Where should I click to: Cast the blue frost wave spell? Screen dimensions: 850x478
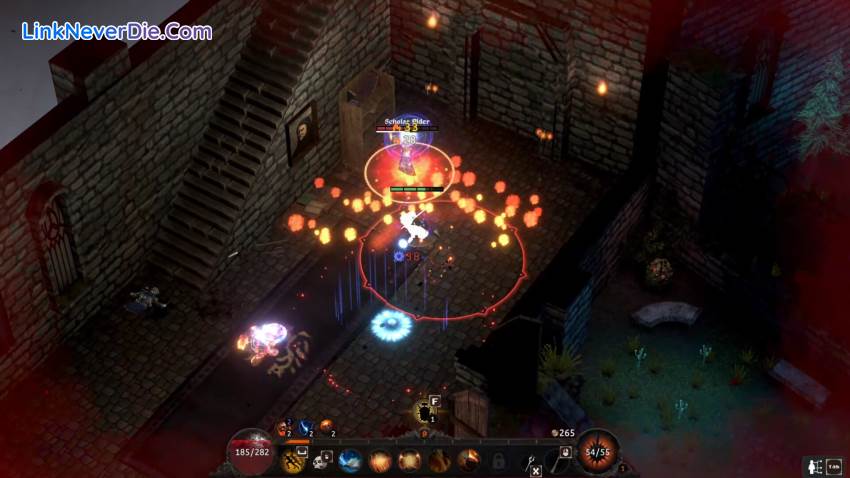point(351,461)
